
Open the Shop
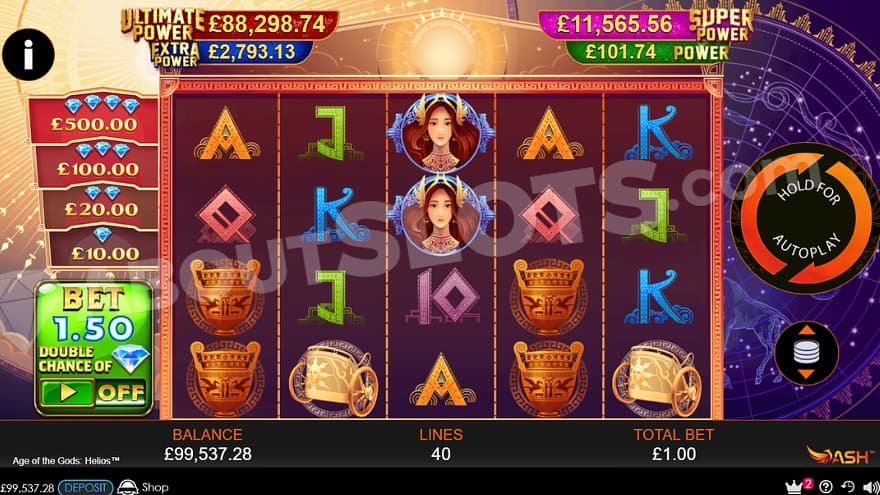point(143,487)
